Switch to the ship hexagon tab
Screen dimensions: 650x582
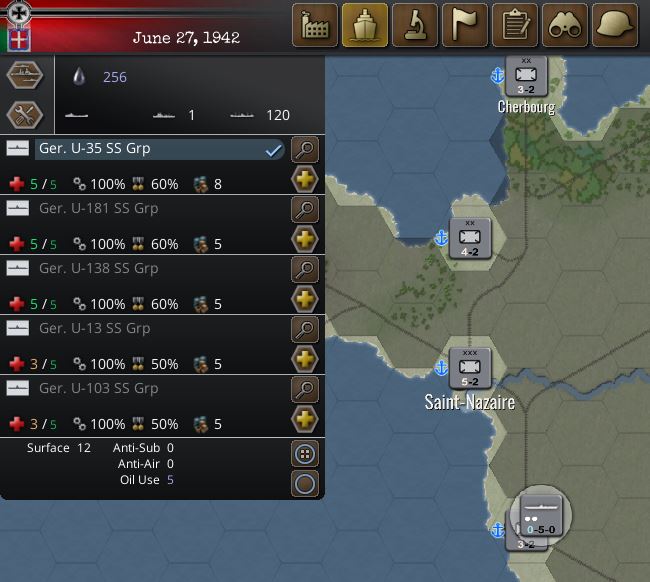pos(25,75)
